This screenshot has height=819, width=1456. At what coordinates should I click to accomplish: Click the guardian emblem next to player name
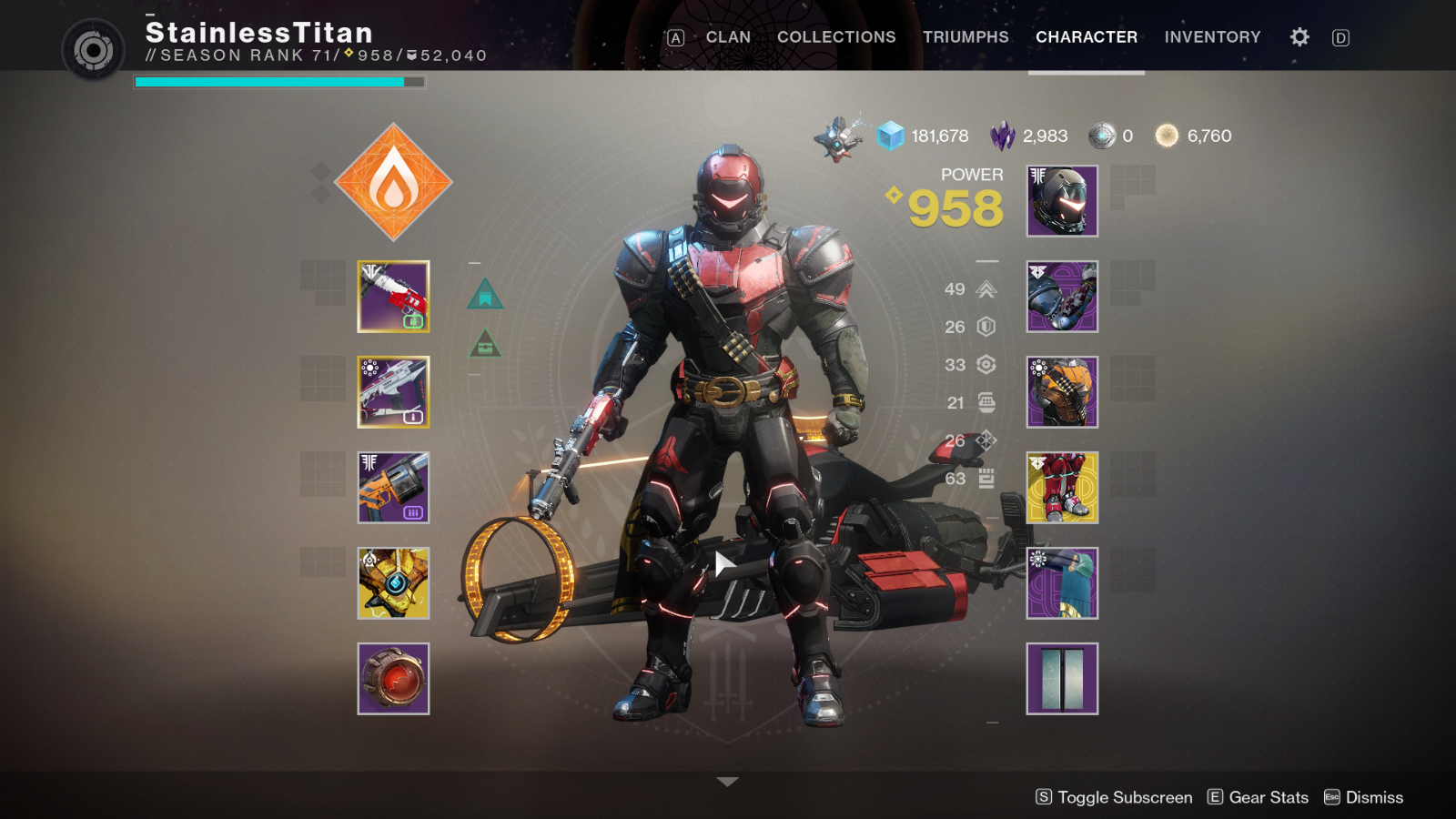93,49
